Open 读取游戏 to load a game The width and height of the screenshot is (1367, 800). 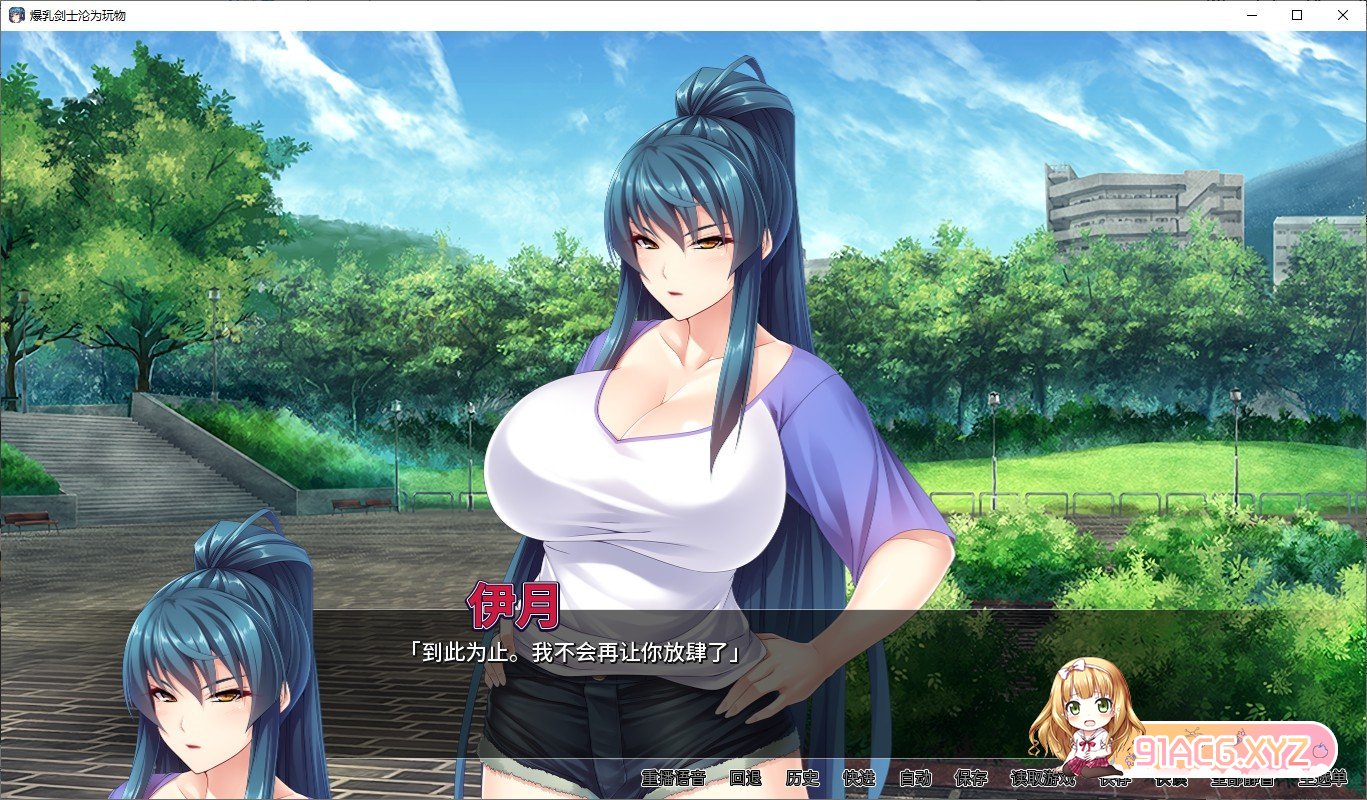click(x=1043, y=778)
